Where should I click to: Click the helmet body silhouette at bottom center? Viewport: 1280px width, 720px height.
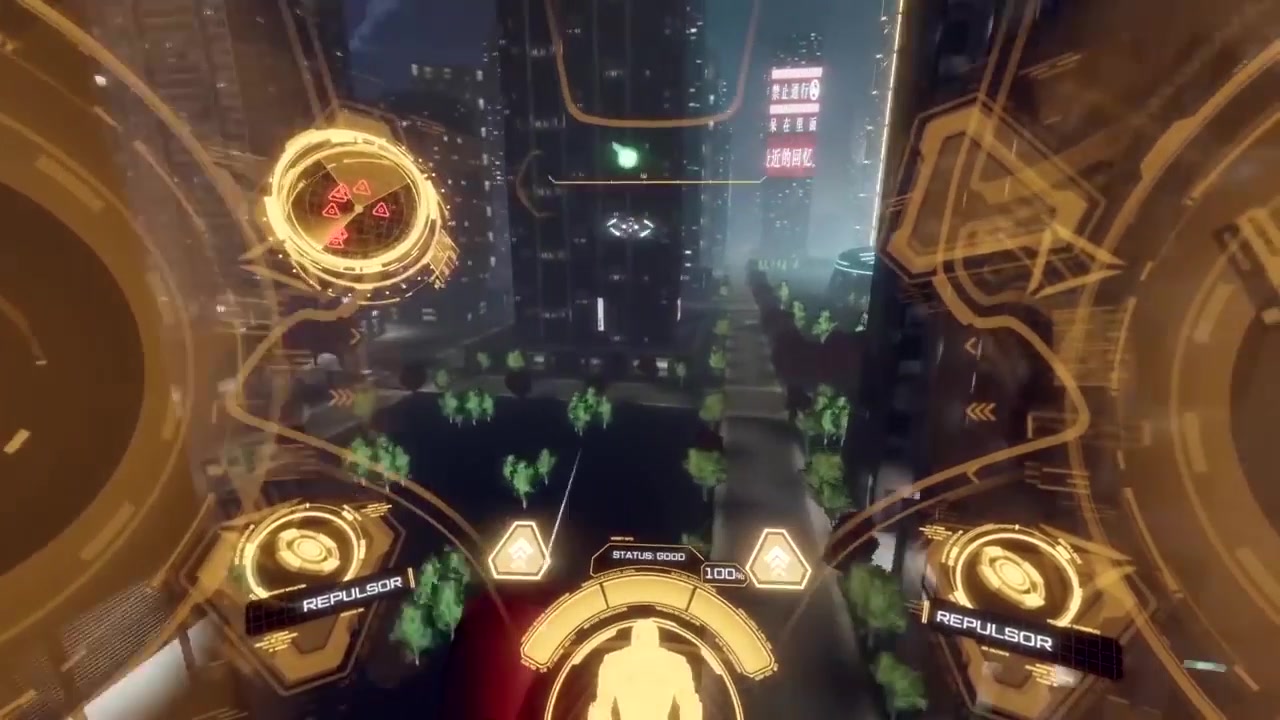coord(645,680)
